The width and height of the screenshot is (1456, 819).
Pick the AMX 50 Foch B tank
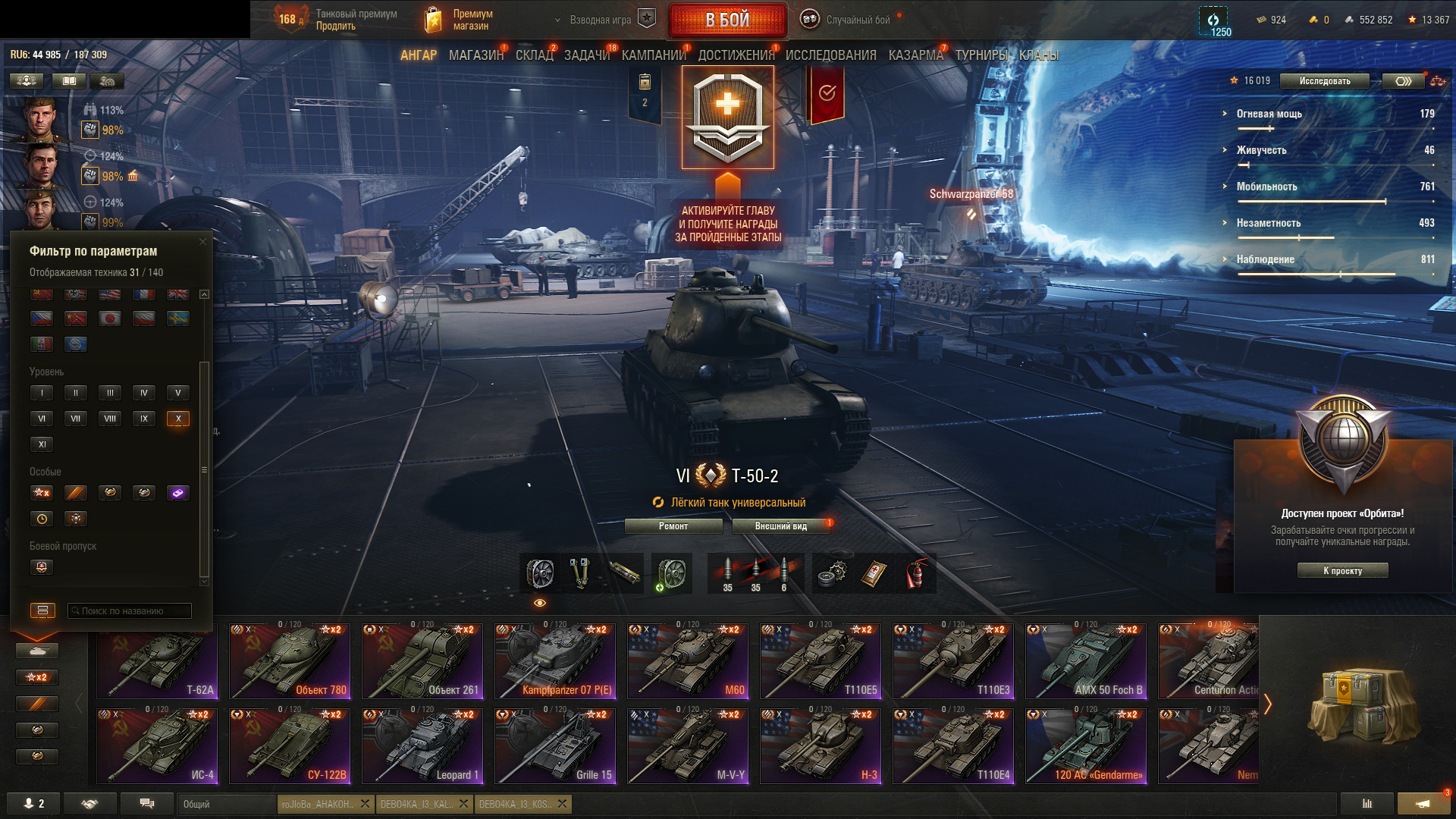coord(1086,661)
